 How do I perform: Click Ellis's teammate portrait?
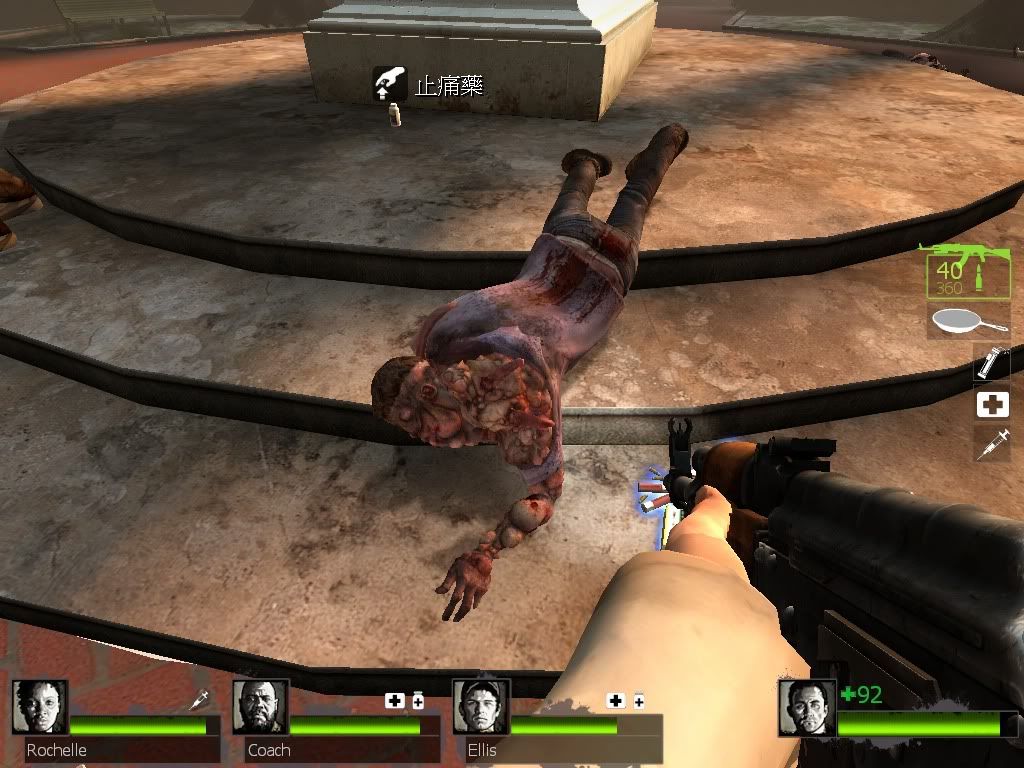tap(480, 708)
